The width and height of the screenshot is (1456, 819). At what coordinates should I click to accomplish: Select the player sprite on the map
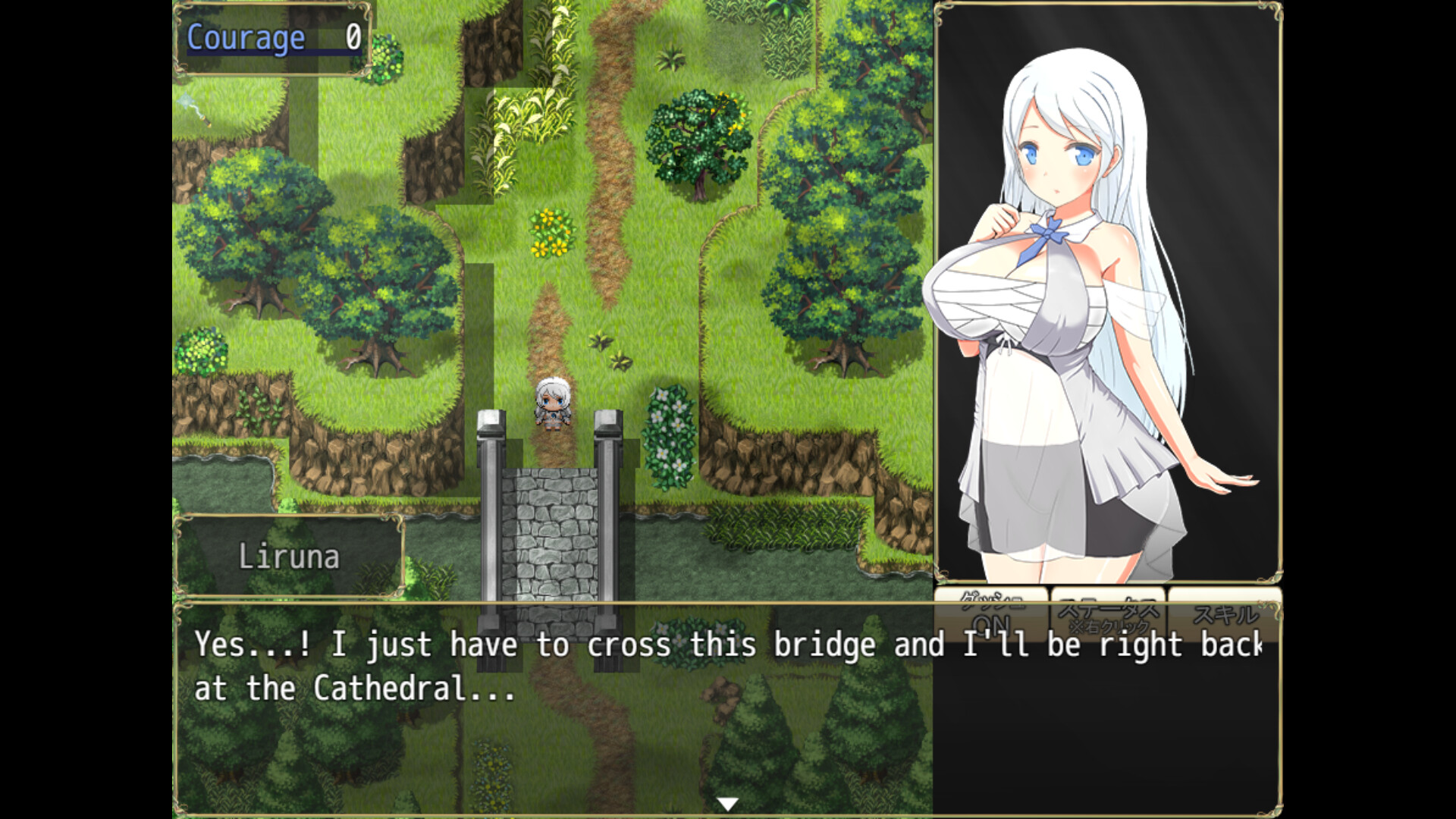click(551, 402)
